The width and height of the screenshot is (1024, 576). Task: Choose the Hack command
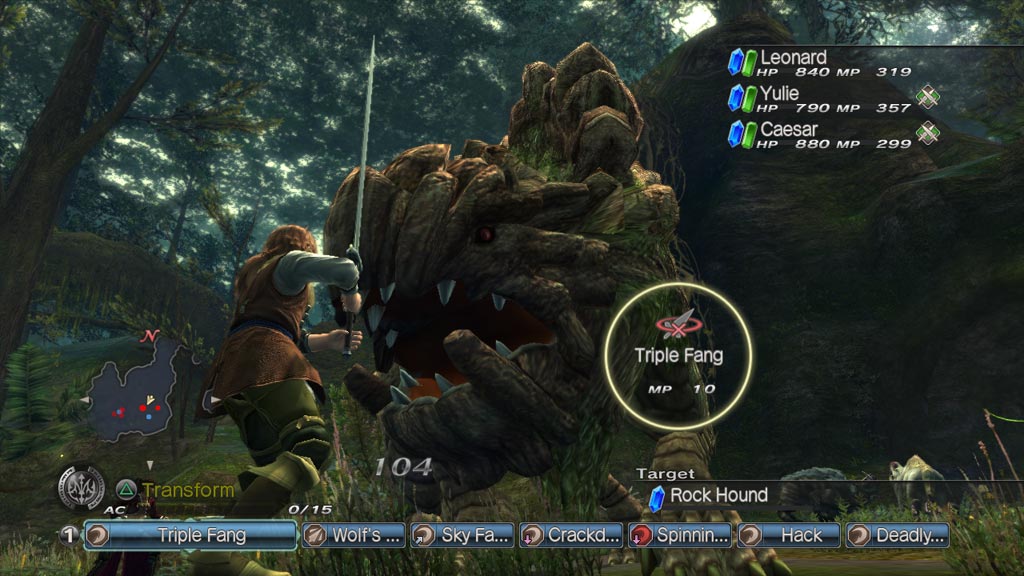(x=788, y=535)
